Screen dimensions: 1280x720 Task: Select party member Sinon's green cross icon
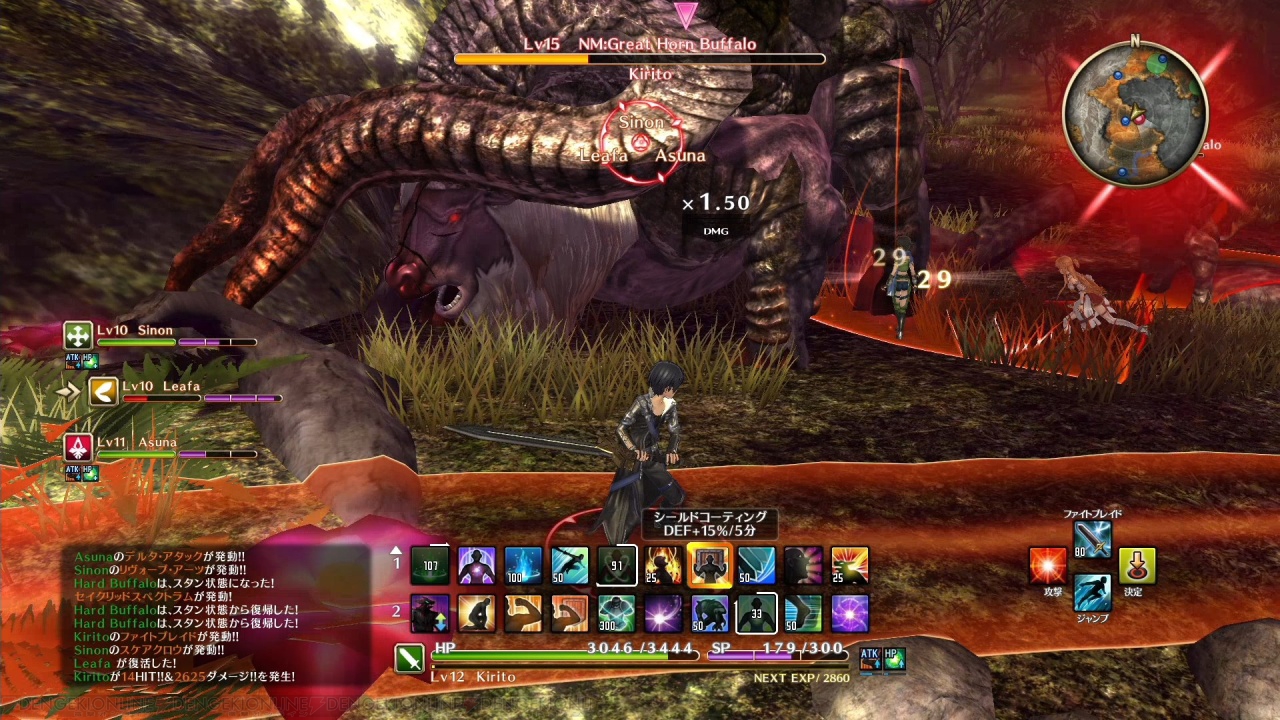(x=78, y=335)
